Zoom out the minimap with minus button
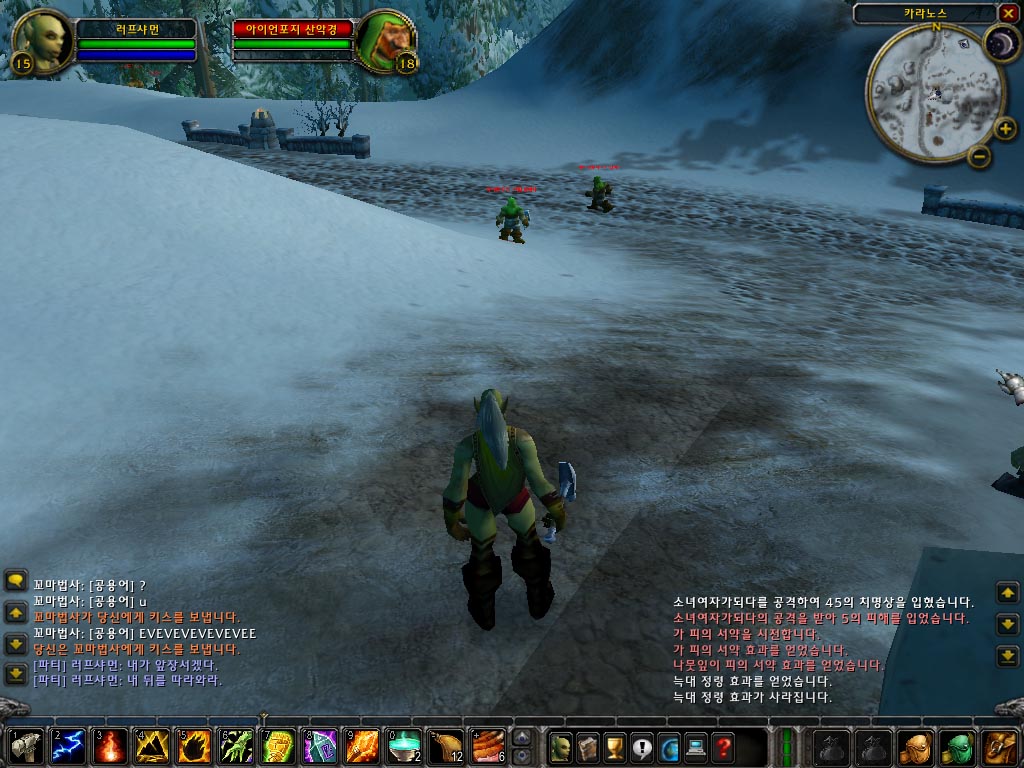The height and width of the screenshot is (768, 1024). coord(980,156)
